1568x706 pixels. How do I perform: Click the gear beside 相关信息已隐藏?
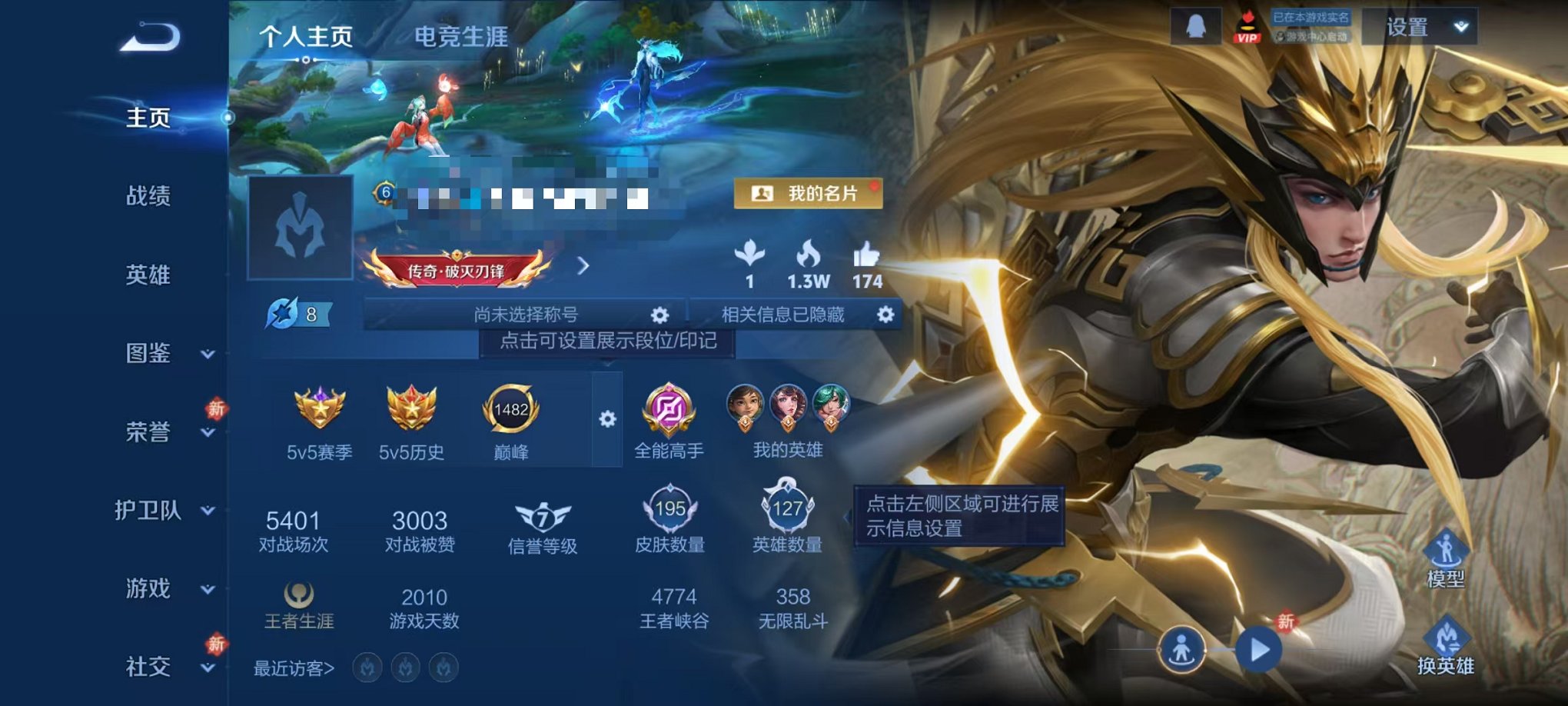[x=884, y=315]
